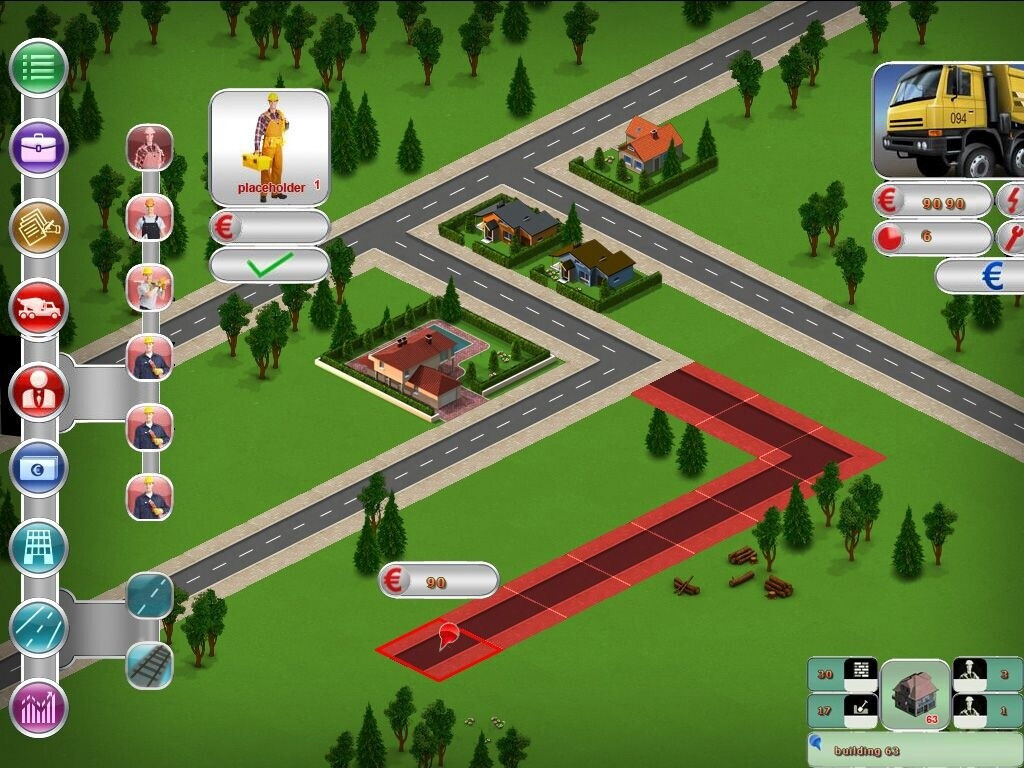This screenshot has height=768, width=1024.
Task: Select the building 63 house icon
Action: click(915, 694)
